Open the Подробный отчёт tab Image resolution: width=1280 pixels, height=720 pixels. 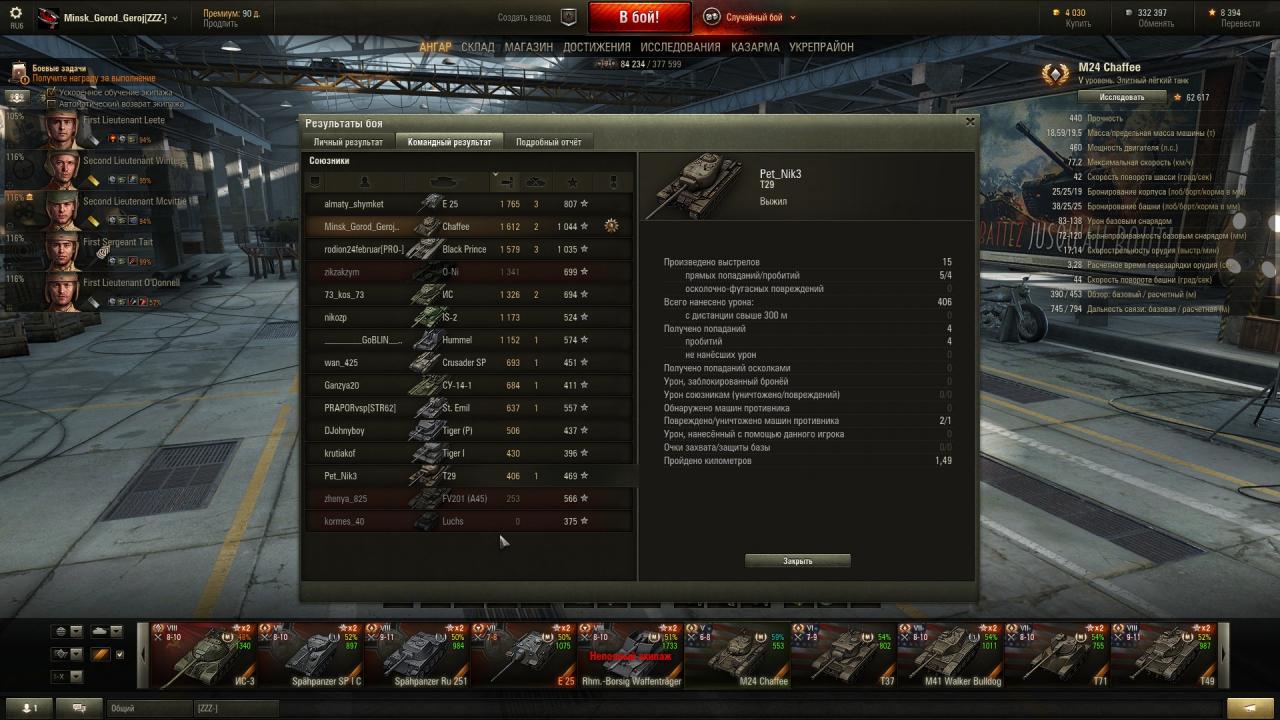[548, 142]
